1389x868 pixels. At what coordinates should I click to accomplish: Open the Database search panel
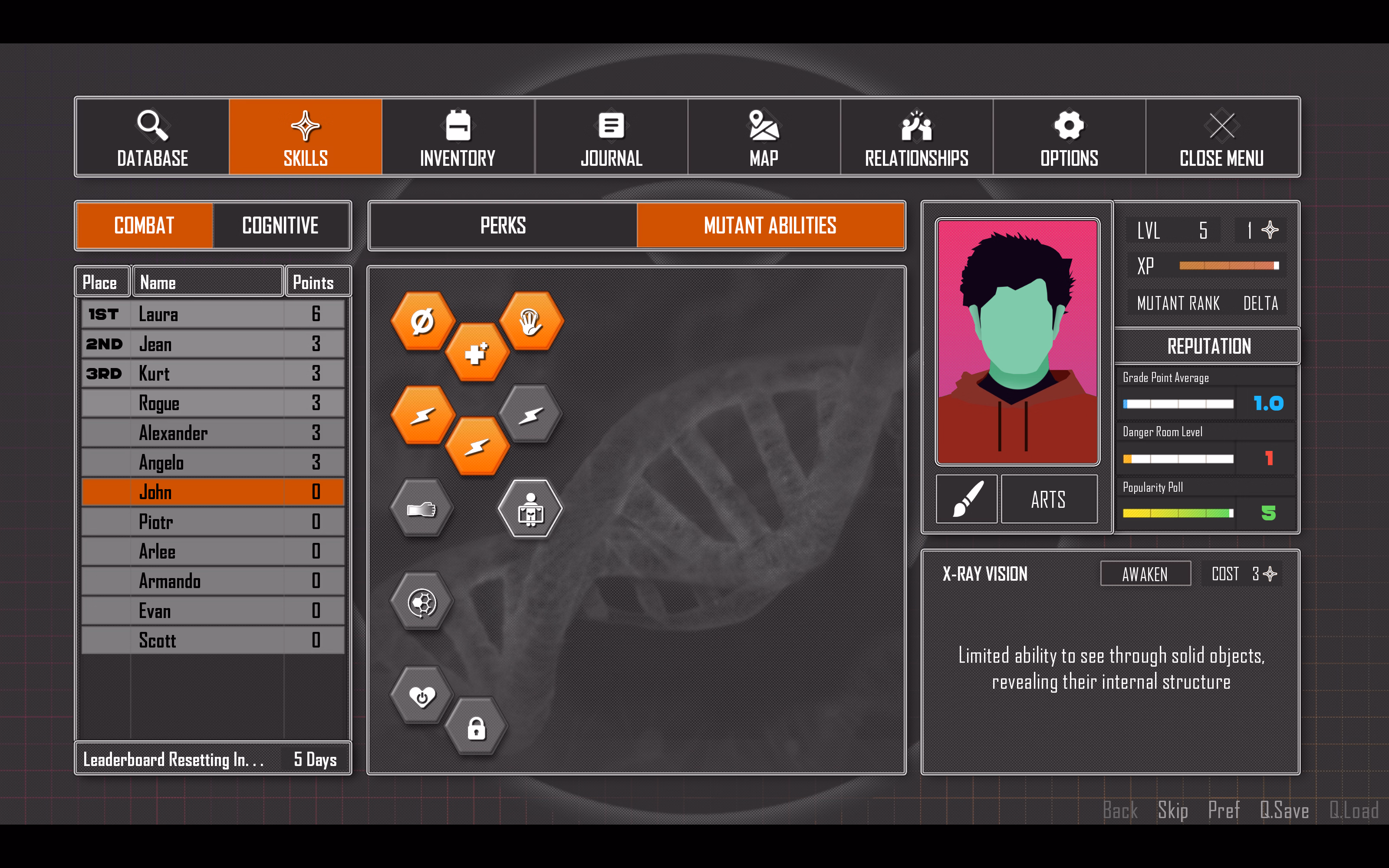[x=153, y=137]
